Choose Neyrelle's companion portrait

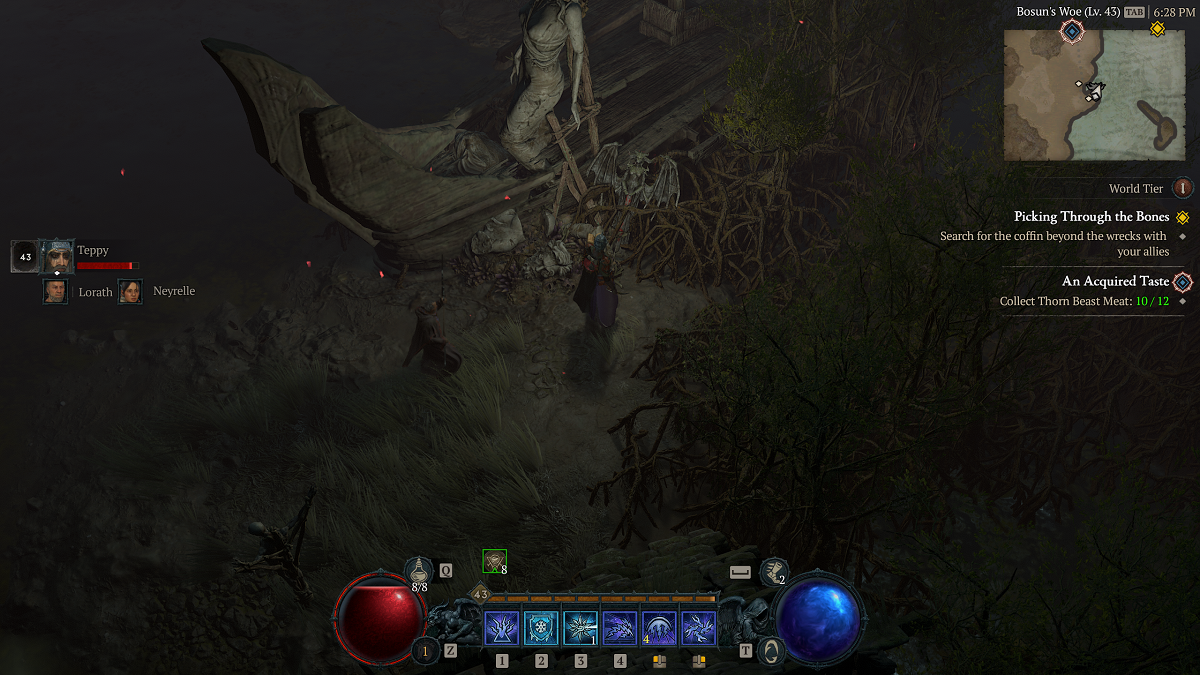coord(130,291)
